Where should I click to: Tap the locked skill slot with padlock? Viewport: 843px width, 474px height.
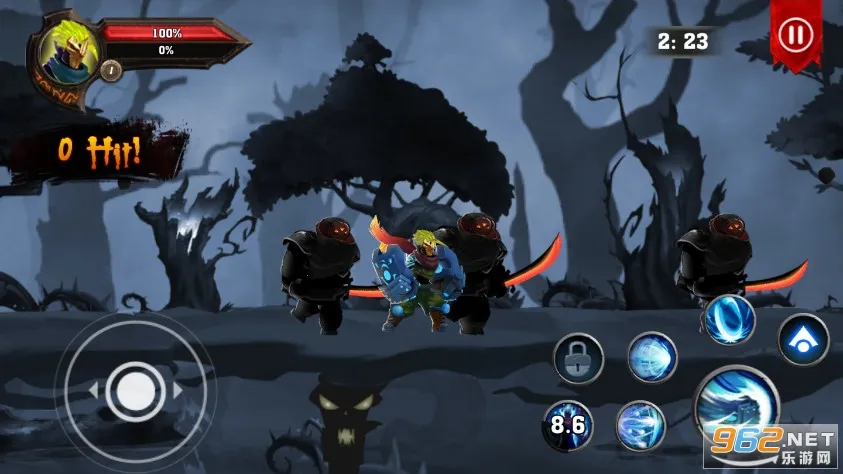579,358
